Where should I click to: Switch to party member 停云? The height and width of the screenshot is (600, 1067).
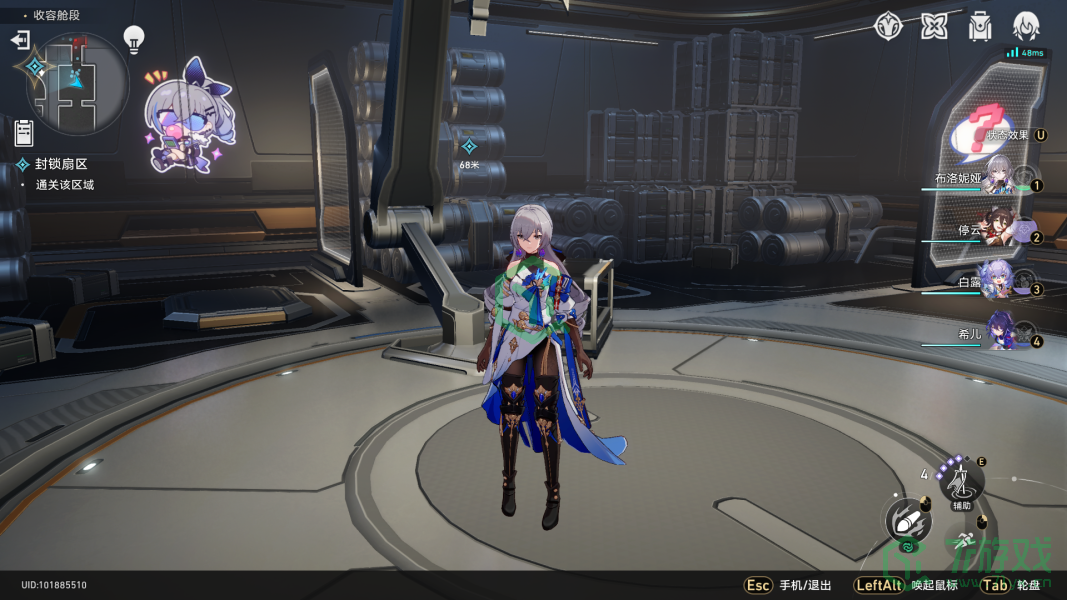[x=990, y=231]
